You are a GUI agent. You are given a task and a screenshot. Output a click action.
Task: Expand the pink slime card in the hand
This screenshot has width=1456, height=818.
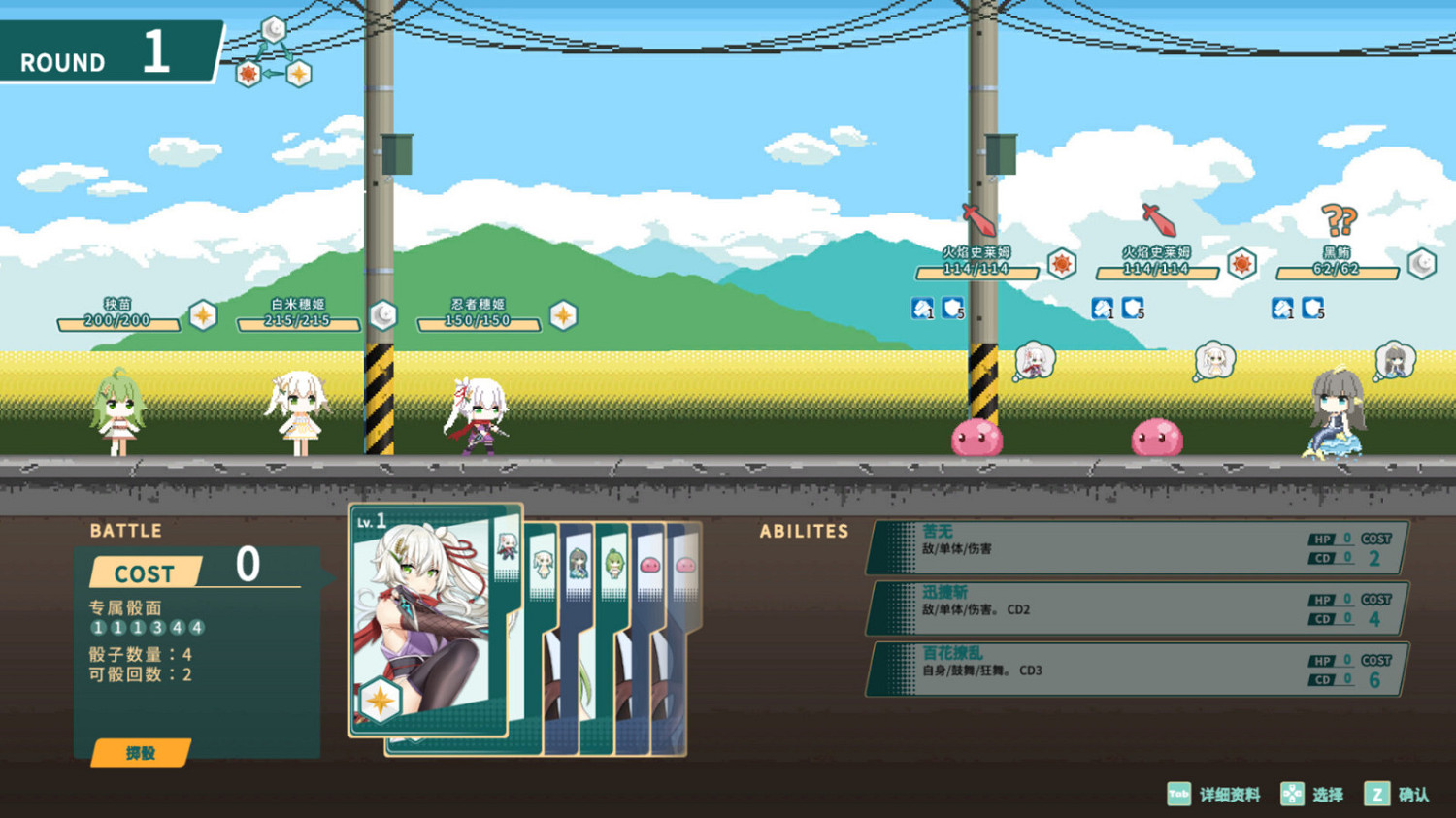tap(649, 565)
